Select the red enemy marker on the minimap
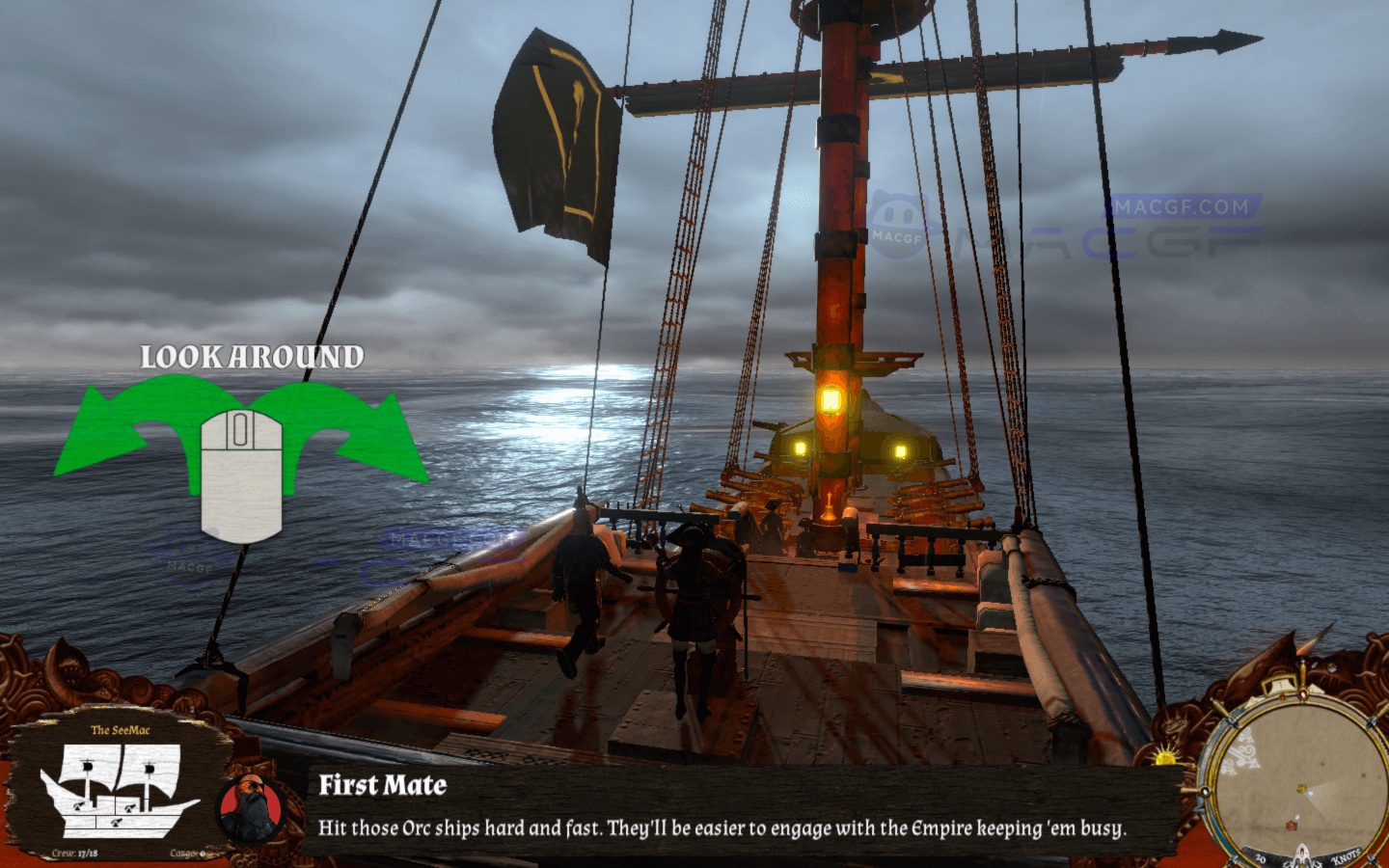The height and width of the screenshot is (868, 1389). tap(1291, 825)
